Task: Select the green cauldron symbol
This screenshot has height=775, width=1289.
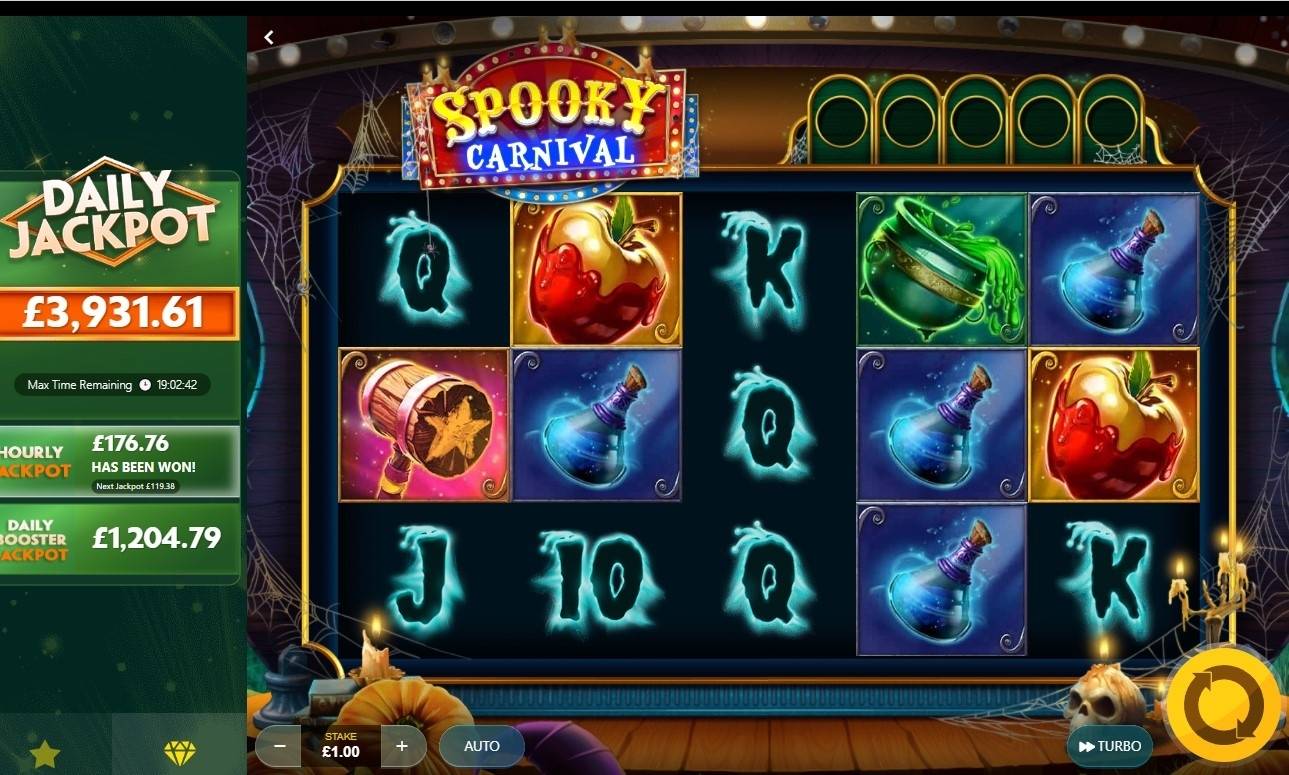Action: 940,270
